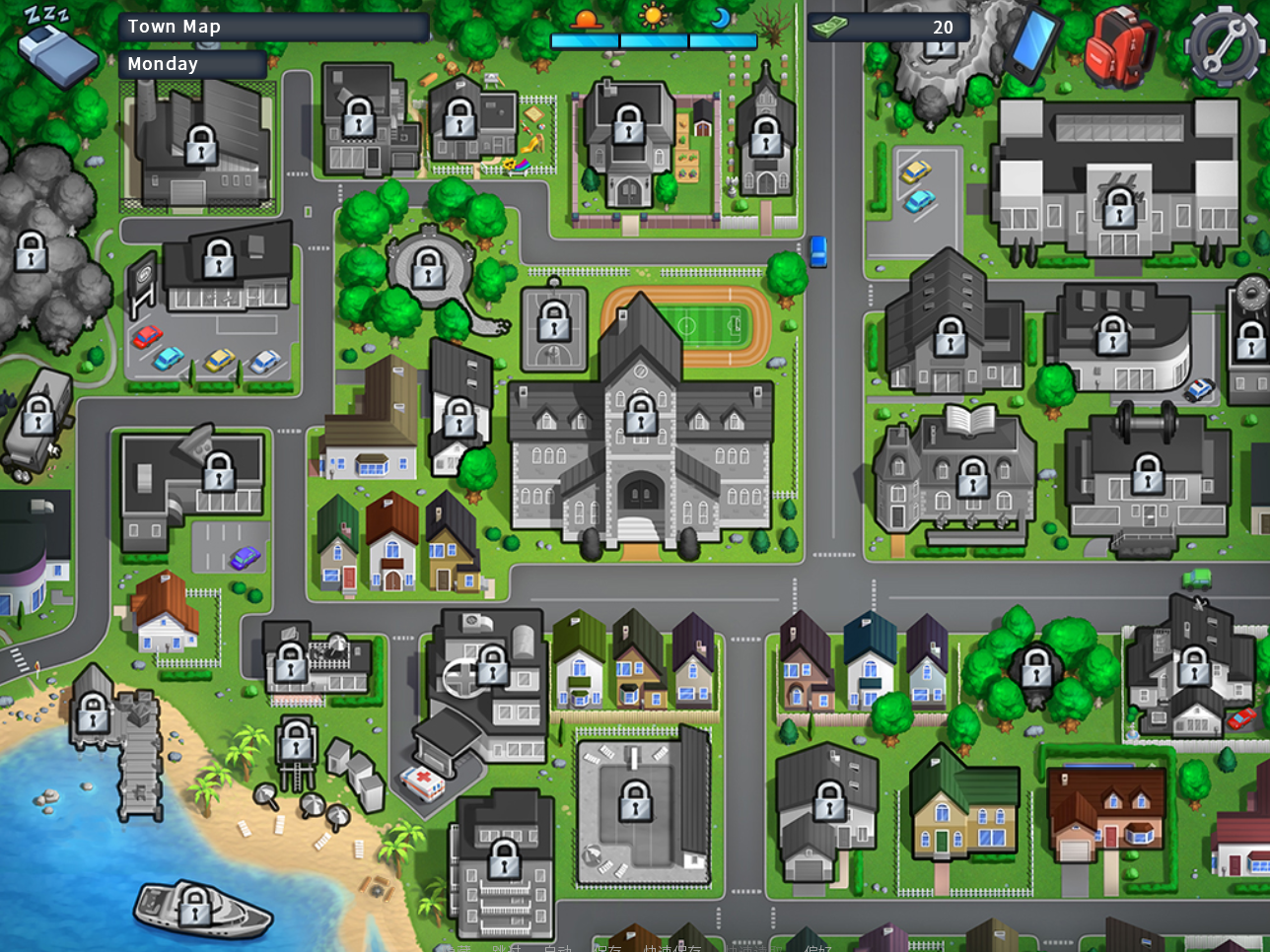Pick the locked church location

click(x=765, y=137)
